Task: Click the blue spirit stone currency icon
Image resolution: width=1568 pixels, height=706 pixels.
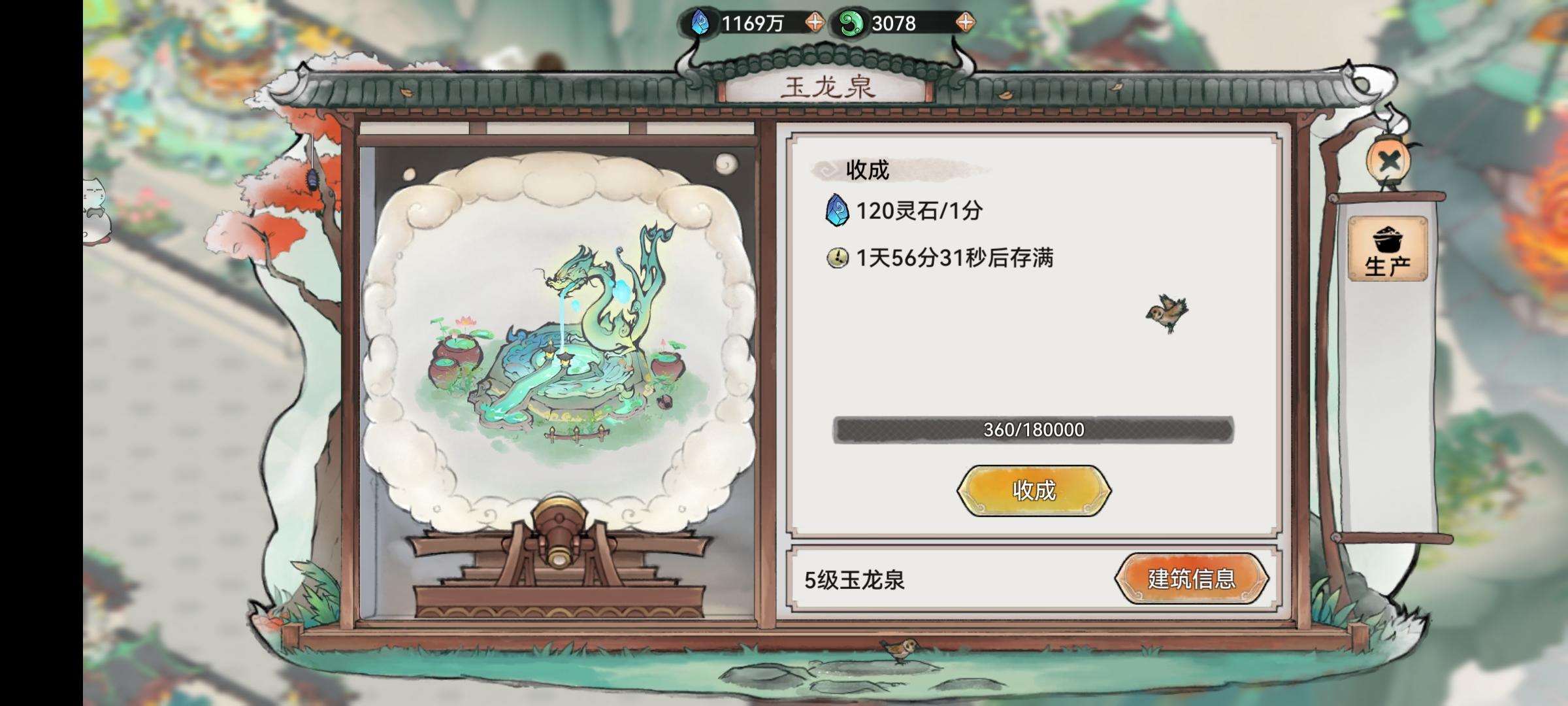Action: click(700, 20)
